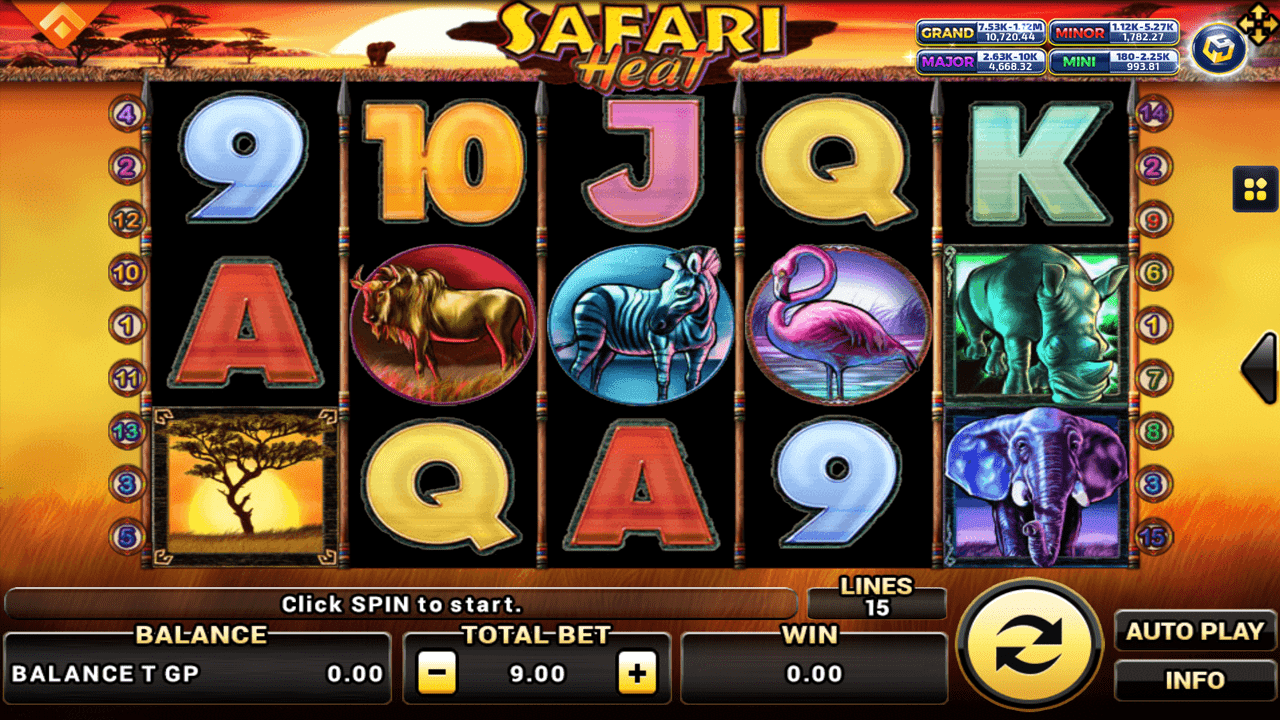
Task: Click the BALANCE T GP display field
Action: [196, 673]
